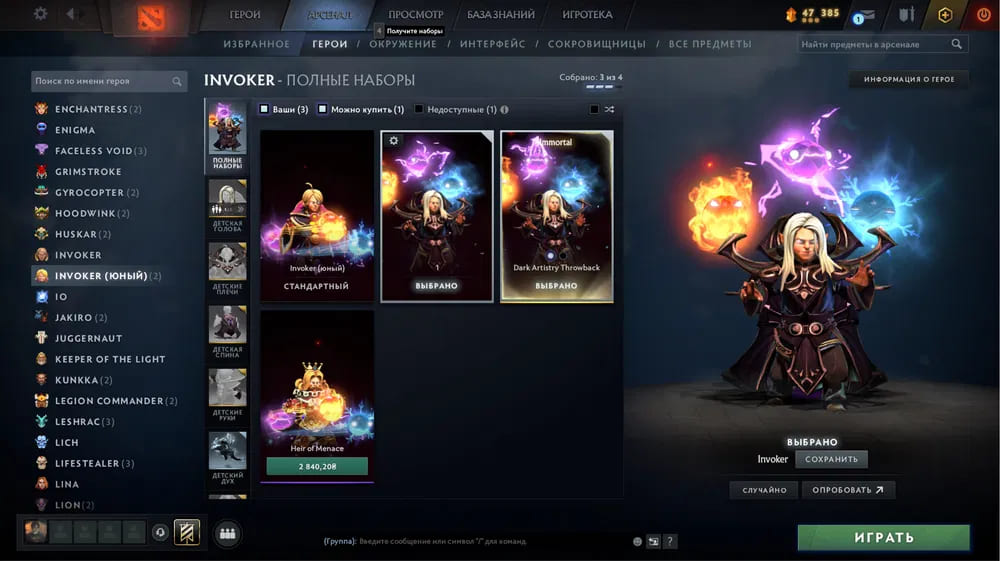1000x561 pixels.
Task: Switch to the ИЗБРАННОЕ tab
Action: click(257, 44)
